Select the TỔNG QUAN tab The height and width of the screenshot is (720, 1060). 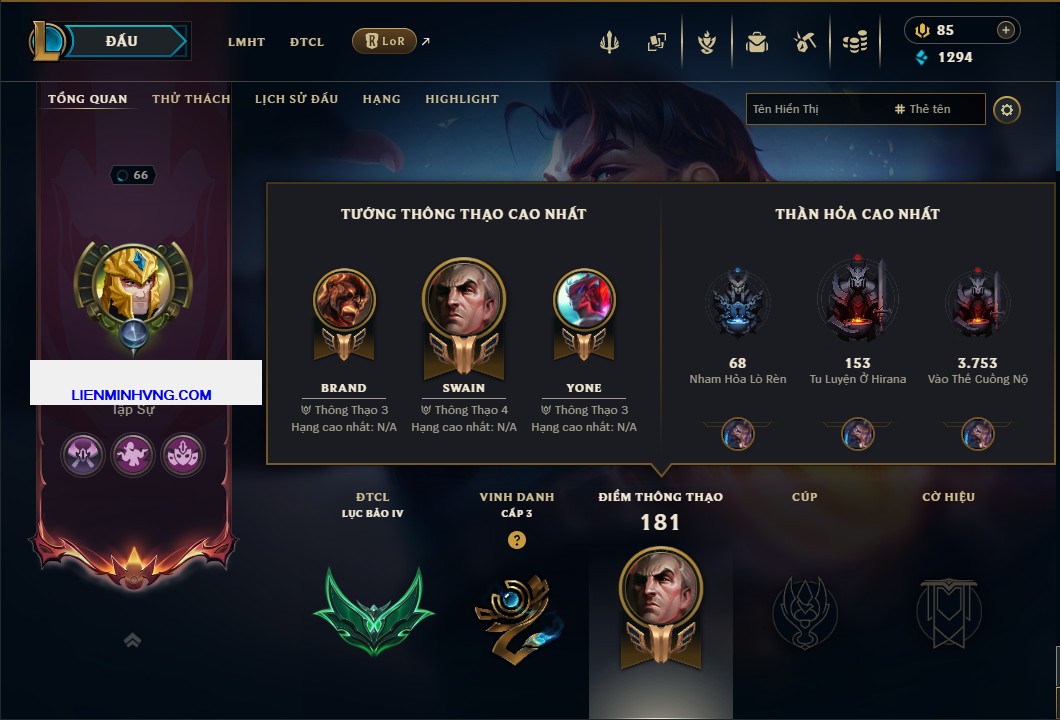click(88, 99)
